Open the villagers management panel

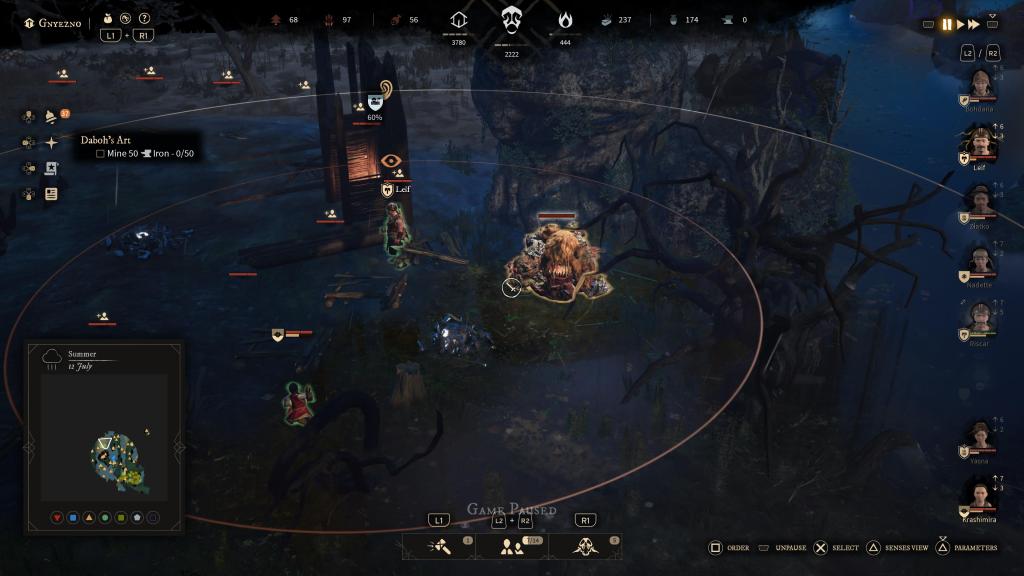click(x=512, y=546)
